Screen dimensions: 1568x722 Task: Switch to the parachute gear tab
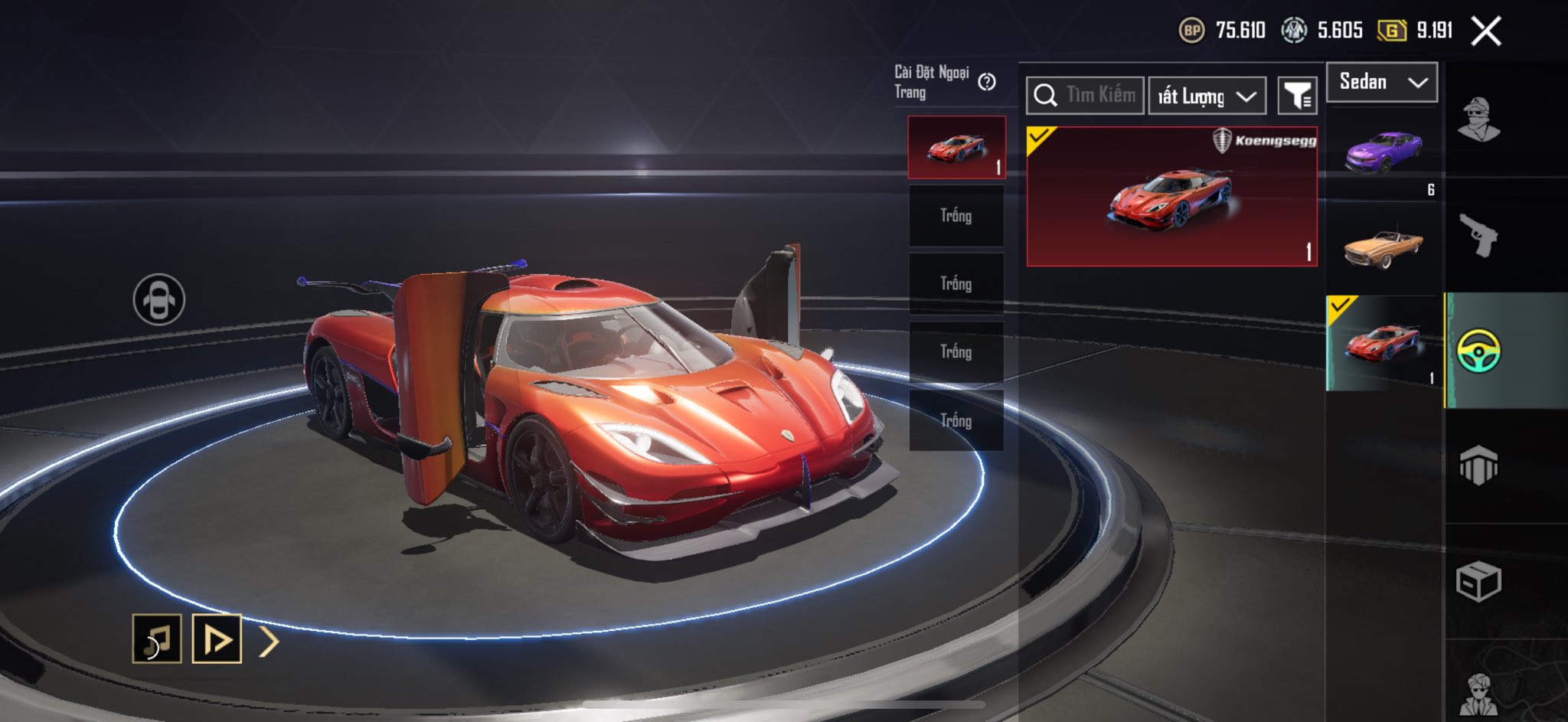(x=1478, y=466)
